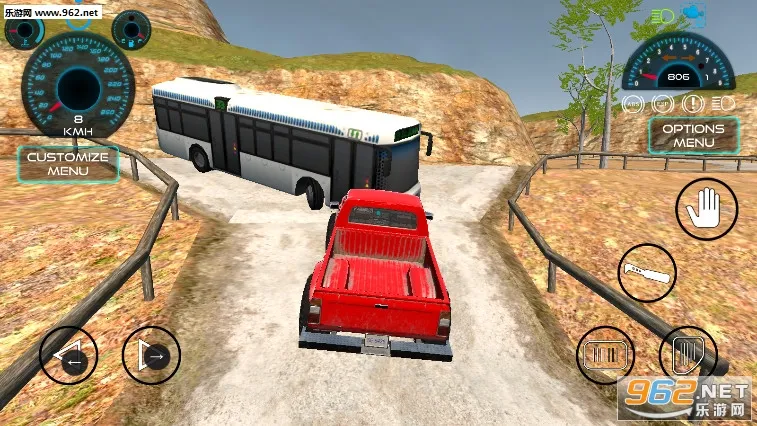Image resolution: width=757 pixels, height=426 pixels.
Task: Activate the hazard warning lights icon
Action: point(692,102)
